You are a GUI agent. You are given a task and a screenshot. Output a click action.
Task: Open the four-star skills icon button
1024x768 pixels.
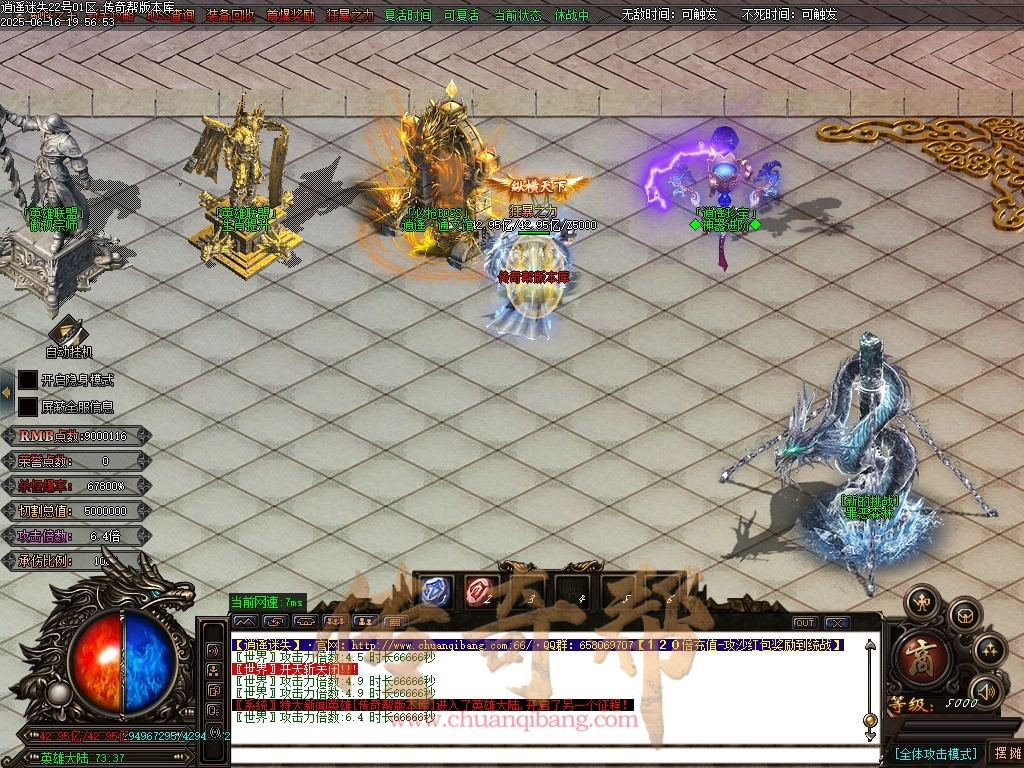pos(989,650)
